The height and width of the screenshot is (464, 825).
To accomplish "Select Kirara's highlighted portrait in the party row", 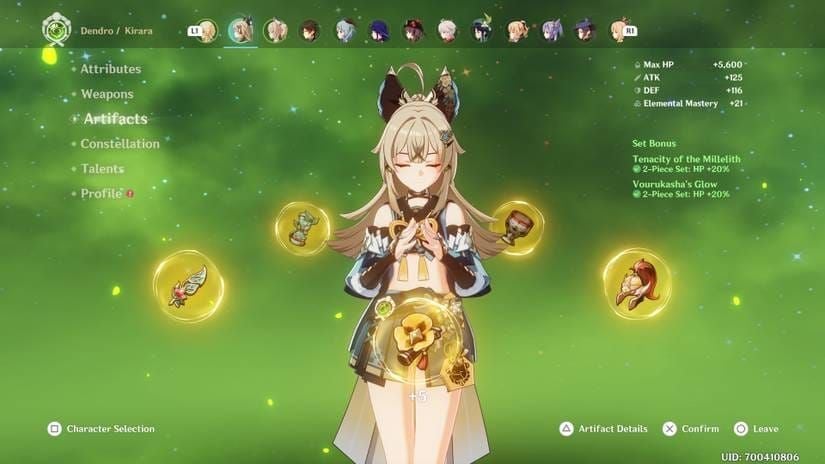I will click(x=240, y=31).
